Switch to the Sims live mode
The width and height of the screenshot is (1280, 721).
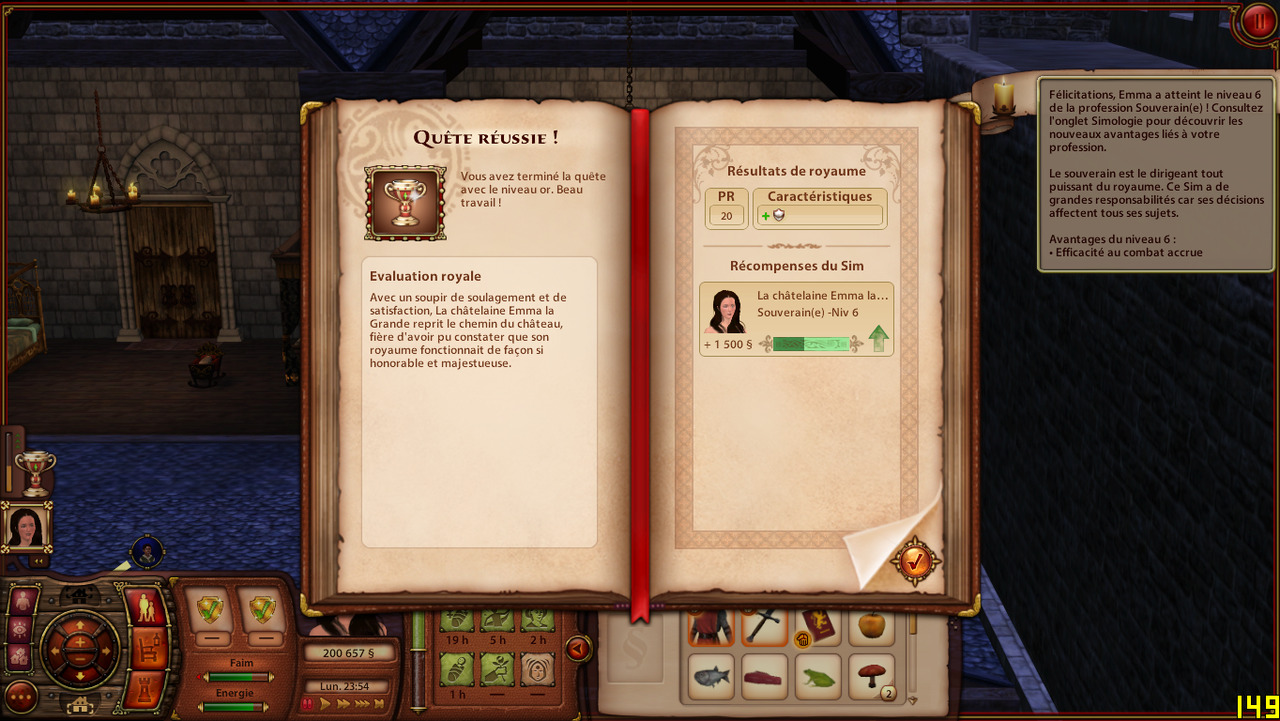[x=147, y=607]
